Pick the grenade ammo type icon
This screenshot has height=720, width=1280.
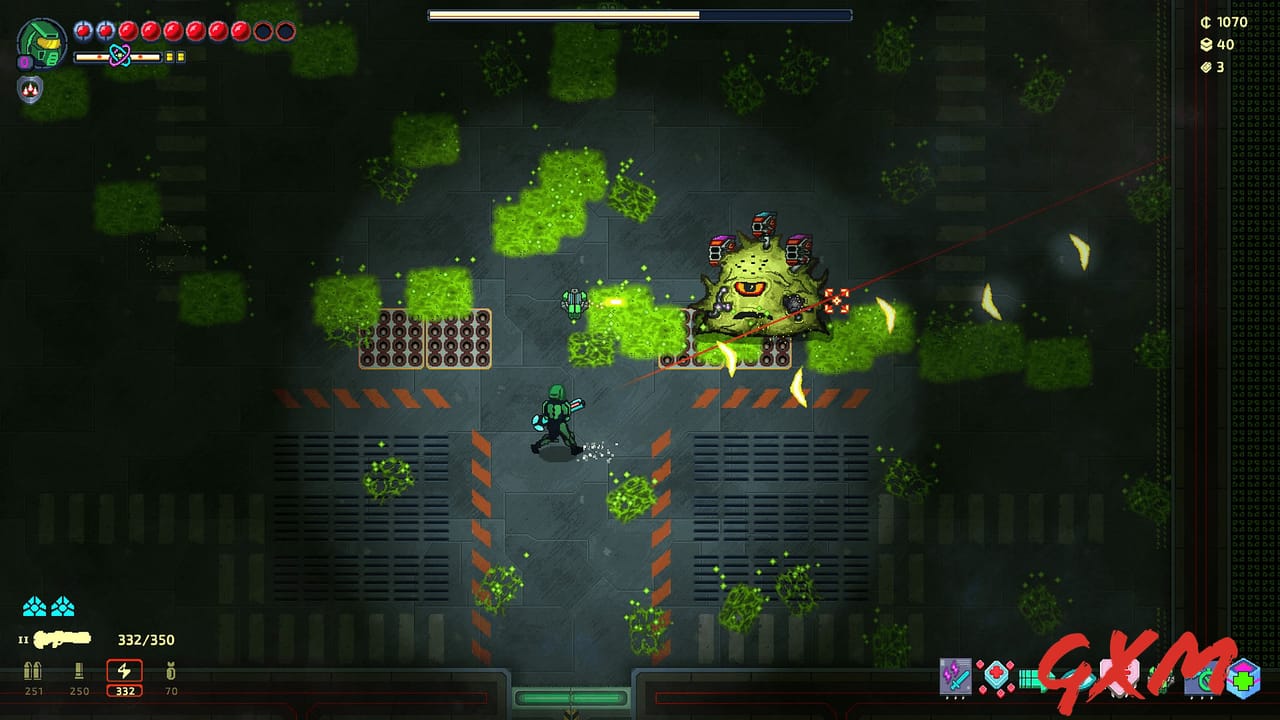point(170,672)
